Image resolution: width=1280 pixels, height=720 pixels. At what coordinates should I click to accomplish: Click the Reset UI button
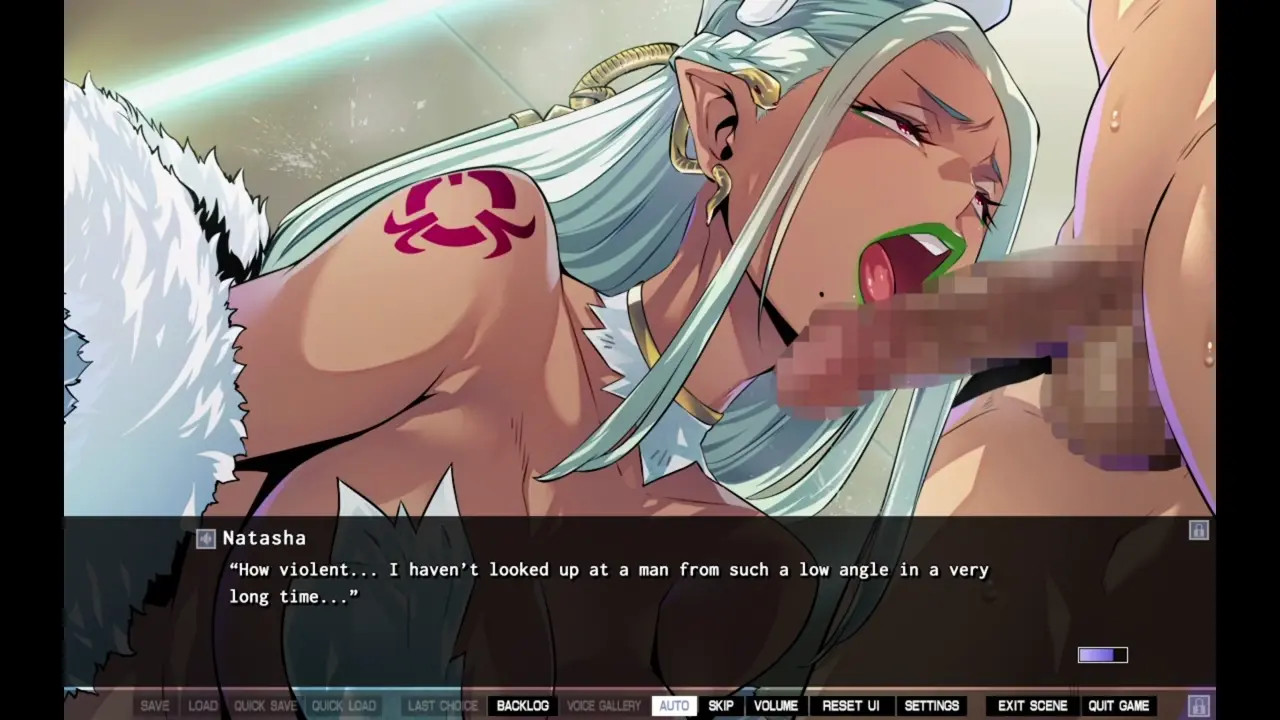[851, 706]
